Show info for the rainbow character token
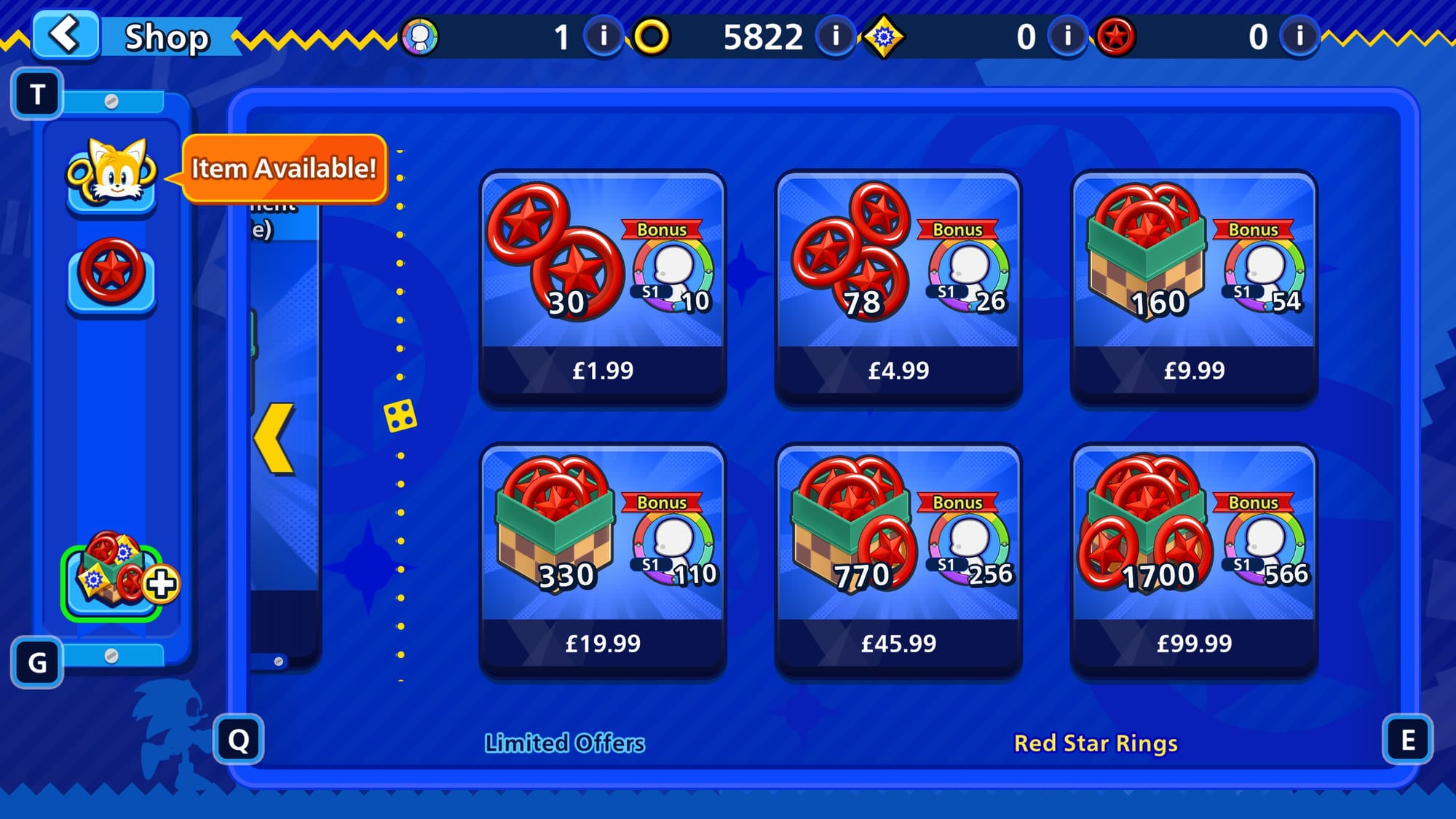Image resolution: width=1456 pixels, height=819 pixels. pos(603,36)
